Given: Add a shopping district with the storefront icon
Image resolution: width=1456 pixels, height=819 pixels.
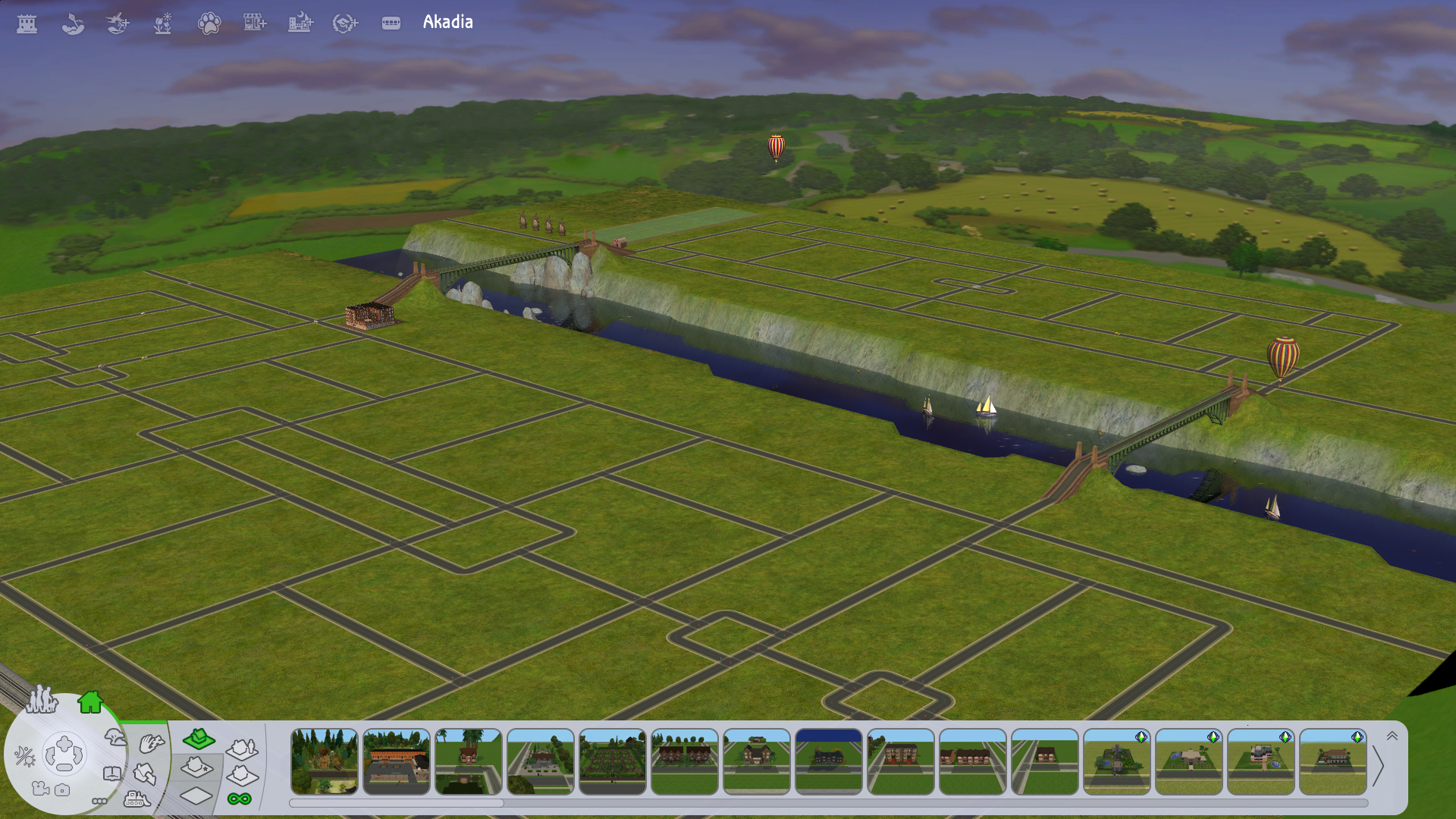Looking at the screenshot, I should pyautogui.click(x=255, y=24).
